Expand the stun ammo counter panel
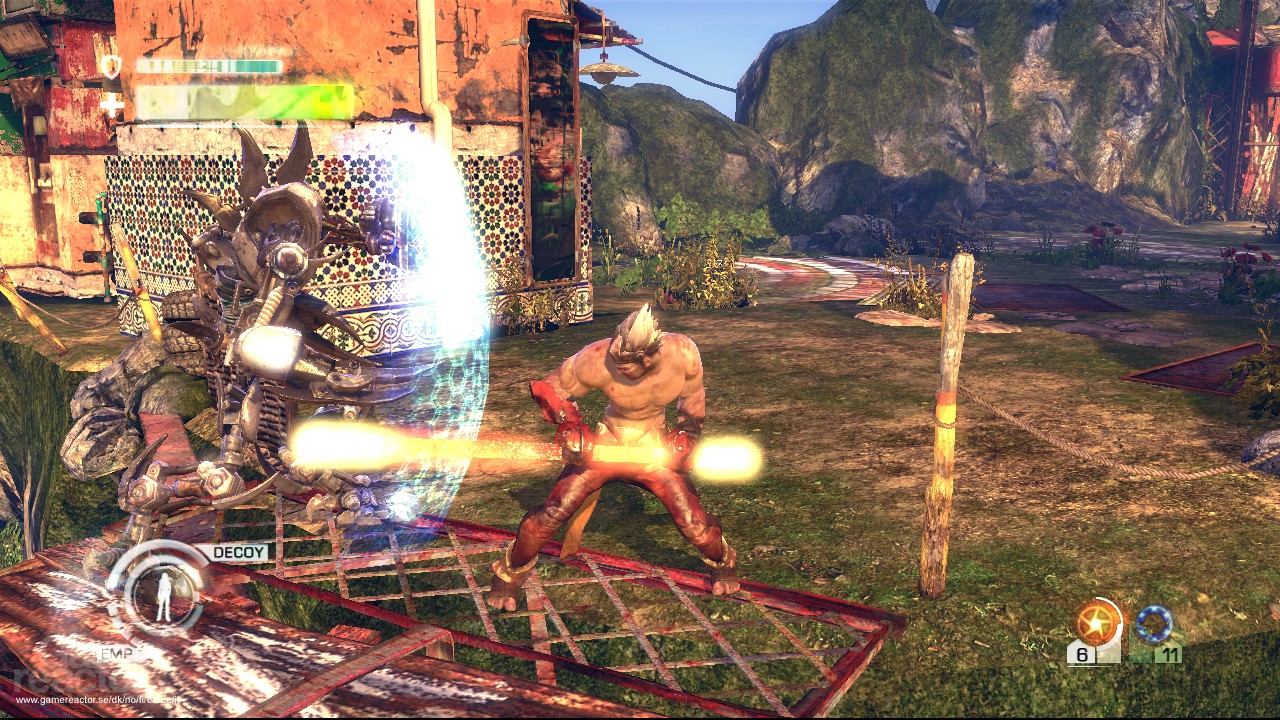This screenshot has height=720, width=1280. (x=1169, y=652)
